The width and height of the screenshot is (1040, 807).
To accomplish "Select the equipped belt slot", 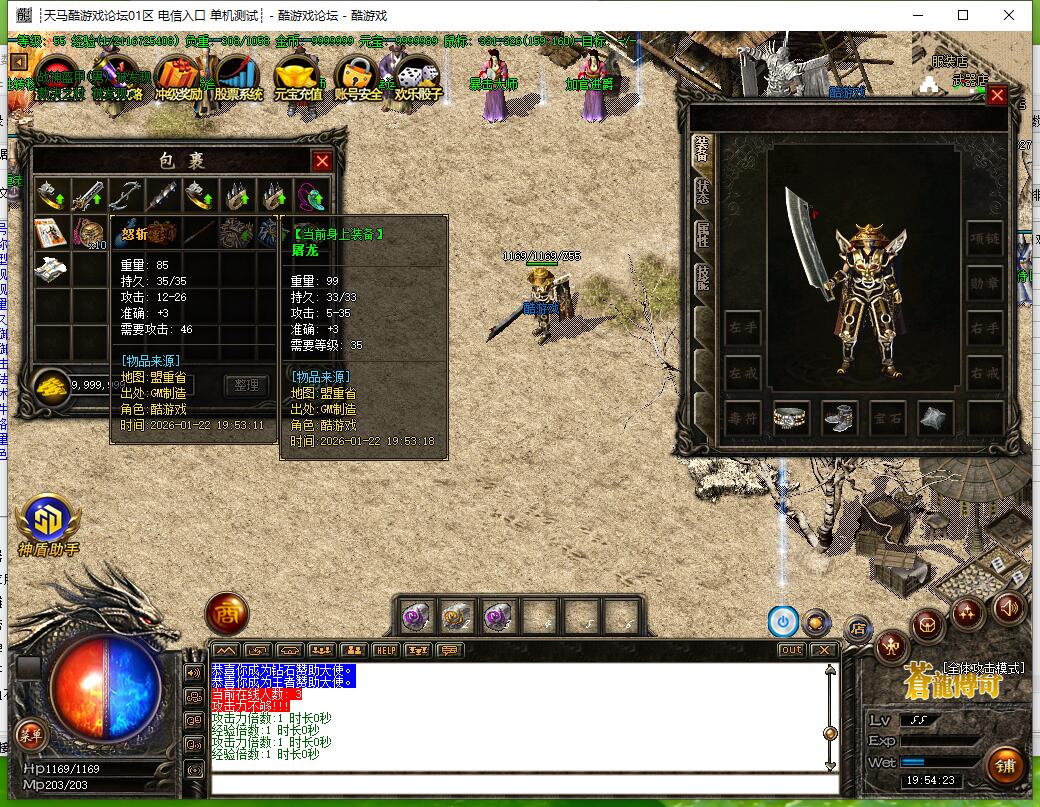I will click(x=790, y=418).
